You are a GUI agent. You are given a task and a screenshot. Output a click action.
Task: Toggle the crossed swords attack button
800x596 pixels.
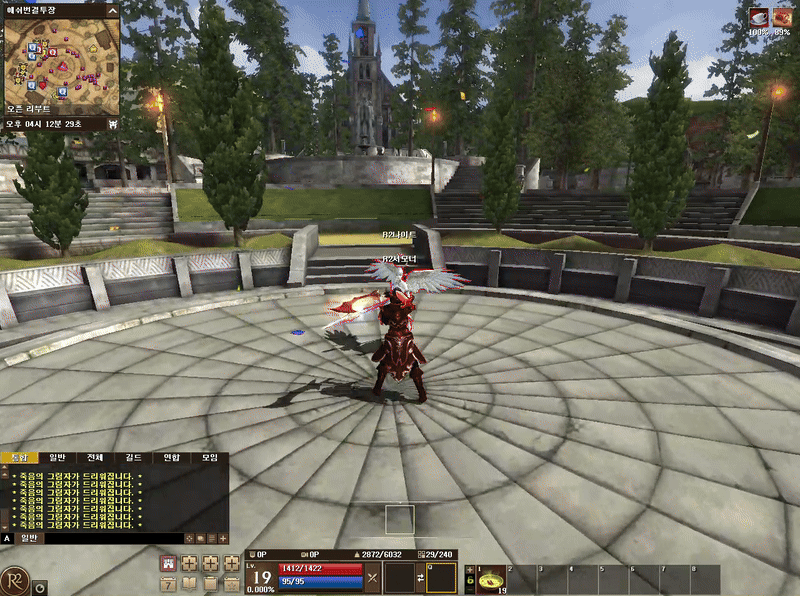[372, 577]
